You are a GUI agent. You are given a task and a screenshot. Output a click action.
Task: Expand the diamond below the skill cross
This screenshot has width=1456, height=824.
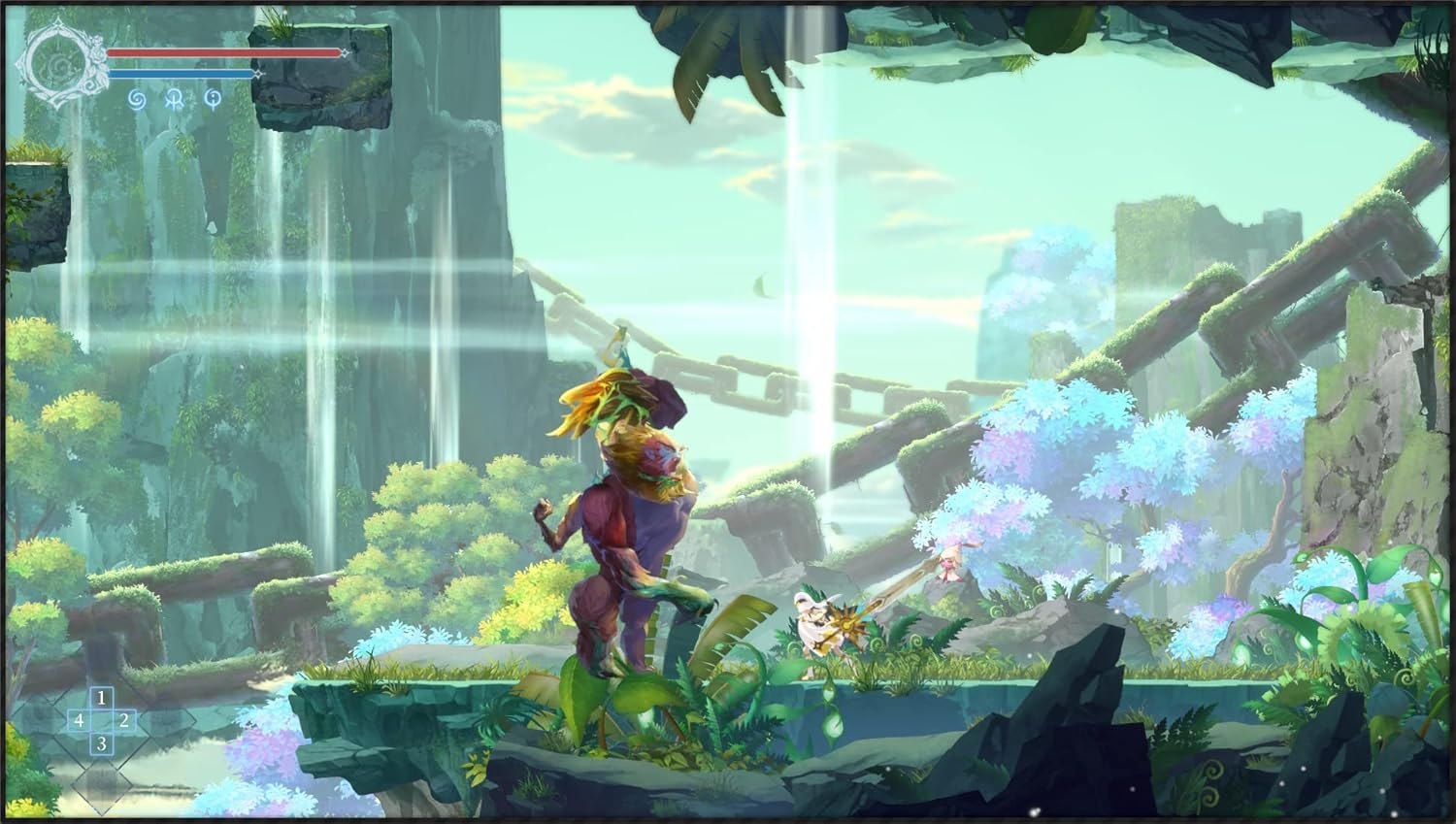click(x=102, y=787)
